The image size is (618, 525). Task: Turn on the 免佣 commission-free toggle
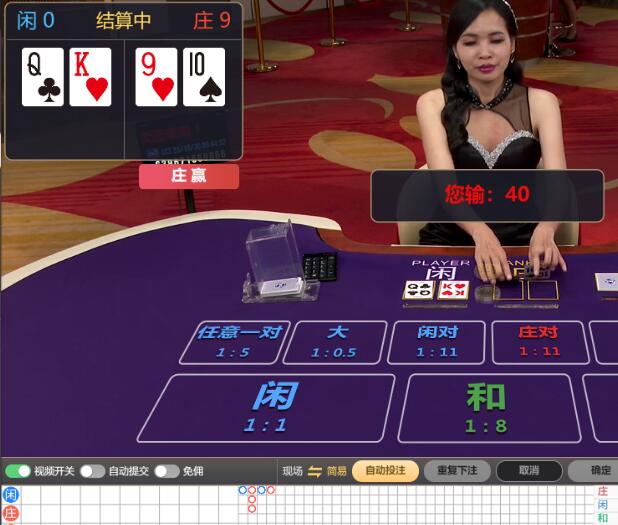click(x=166, y=471)
